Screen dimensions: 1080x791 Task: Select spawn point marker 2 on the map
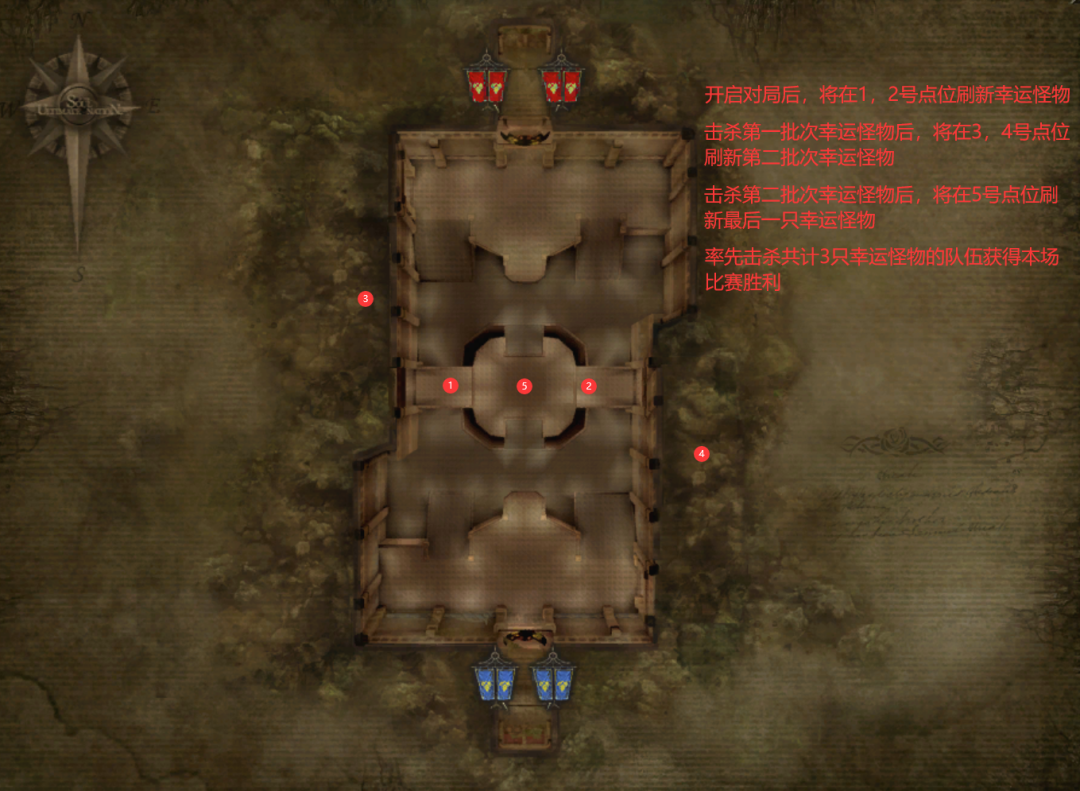click(x=588, y=386)
